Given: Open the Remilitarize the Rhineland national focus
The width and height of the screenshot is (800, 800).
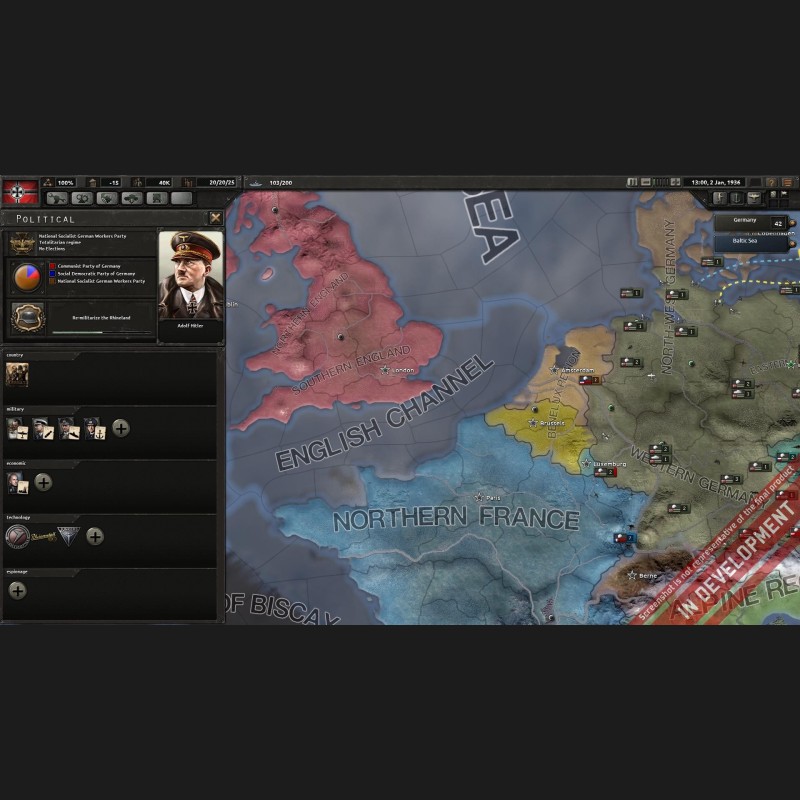Looking at the screenshot, I should coord(27,318).
